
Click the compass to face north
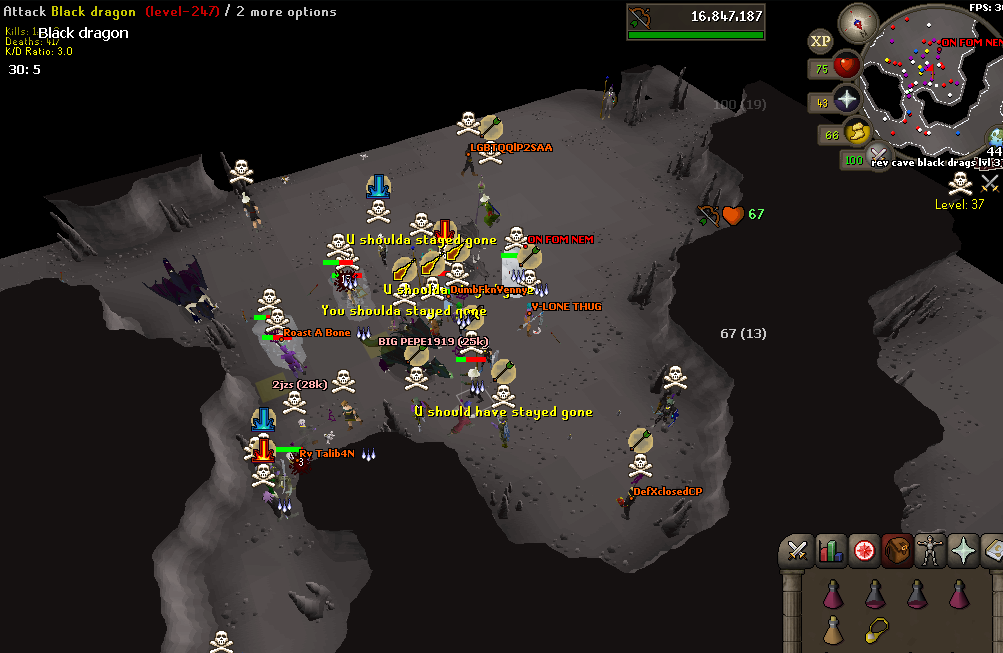857,21
